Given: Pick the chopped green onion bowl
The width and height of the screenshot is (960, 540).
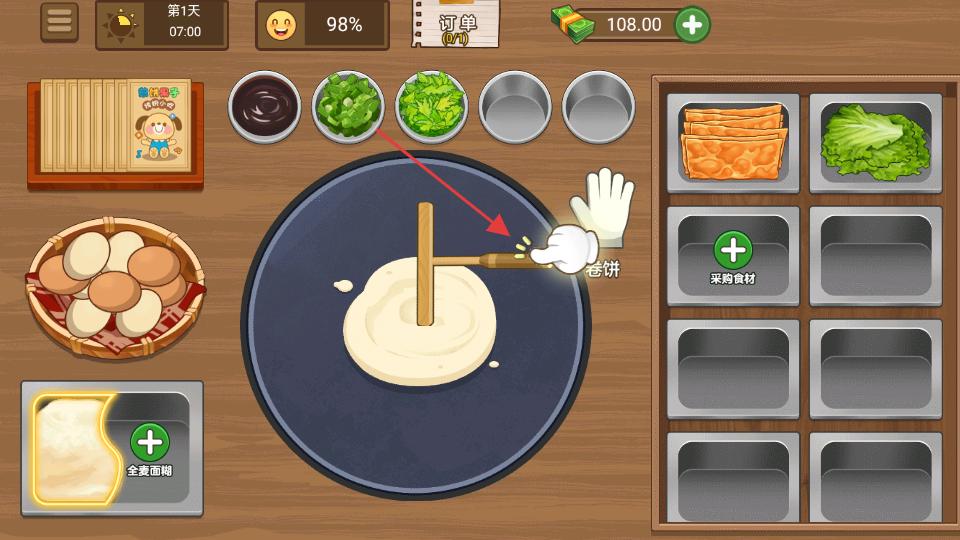Looking at the screenshot, I should pos(348,105).
